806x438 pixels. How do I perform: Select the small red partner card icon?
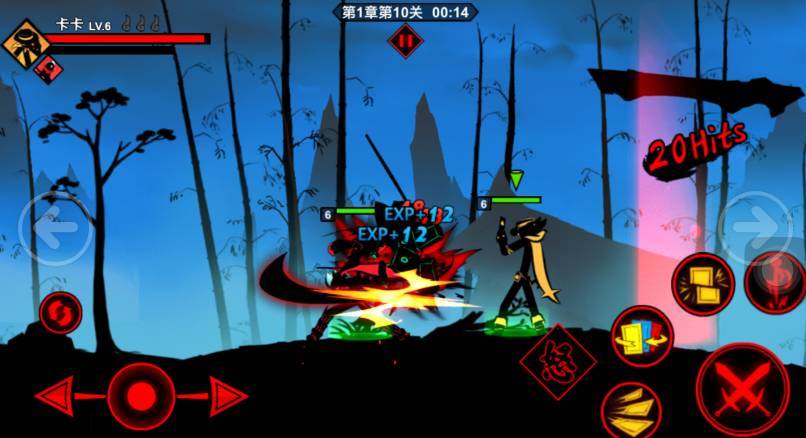(45, 68)
